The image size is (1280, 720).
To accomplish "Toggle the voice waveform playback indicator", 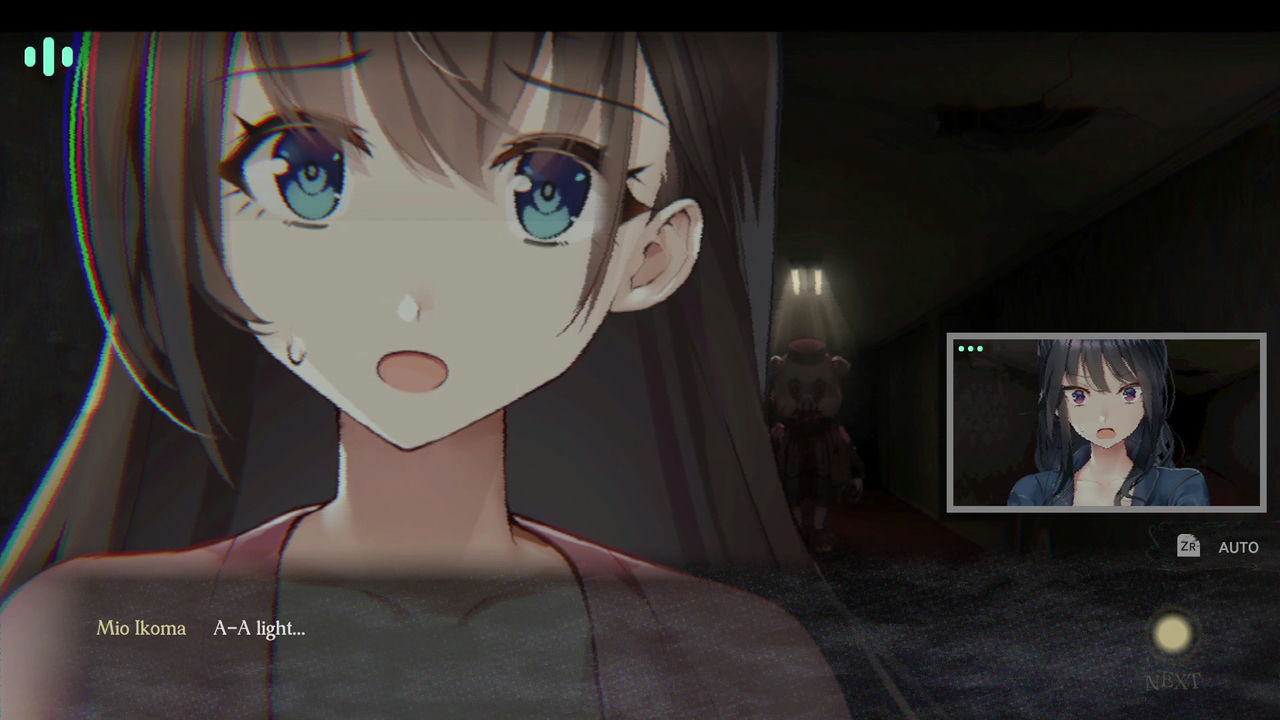I will [x=48, y=57].
